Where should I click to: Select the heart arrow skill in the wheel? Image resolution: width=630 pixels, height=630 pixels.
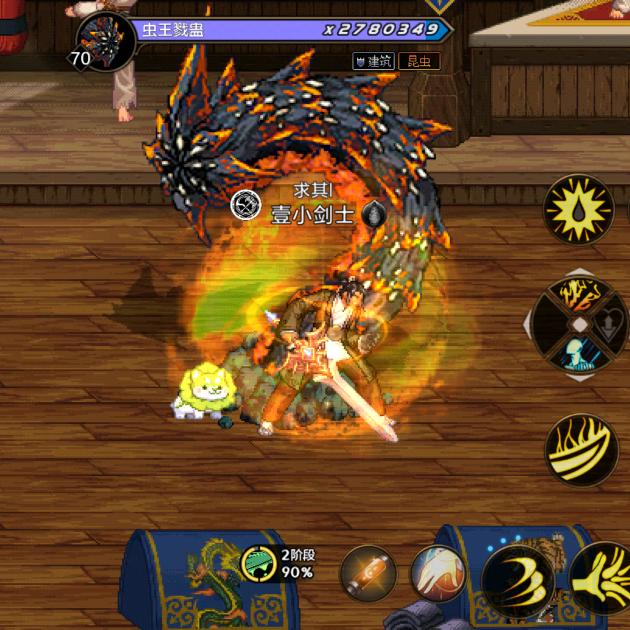[610, 326]
